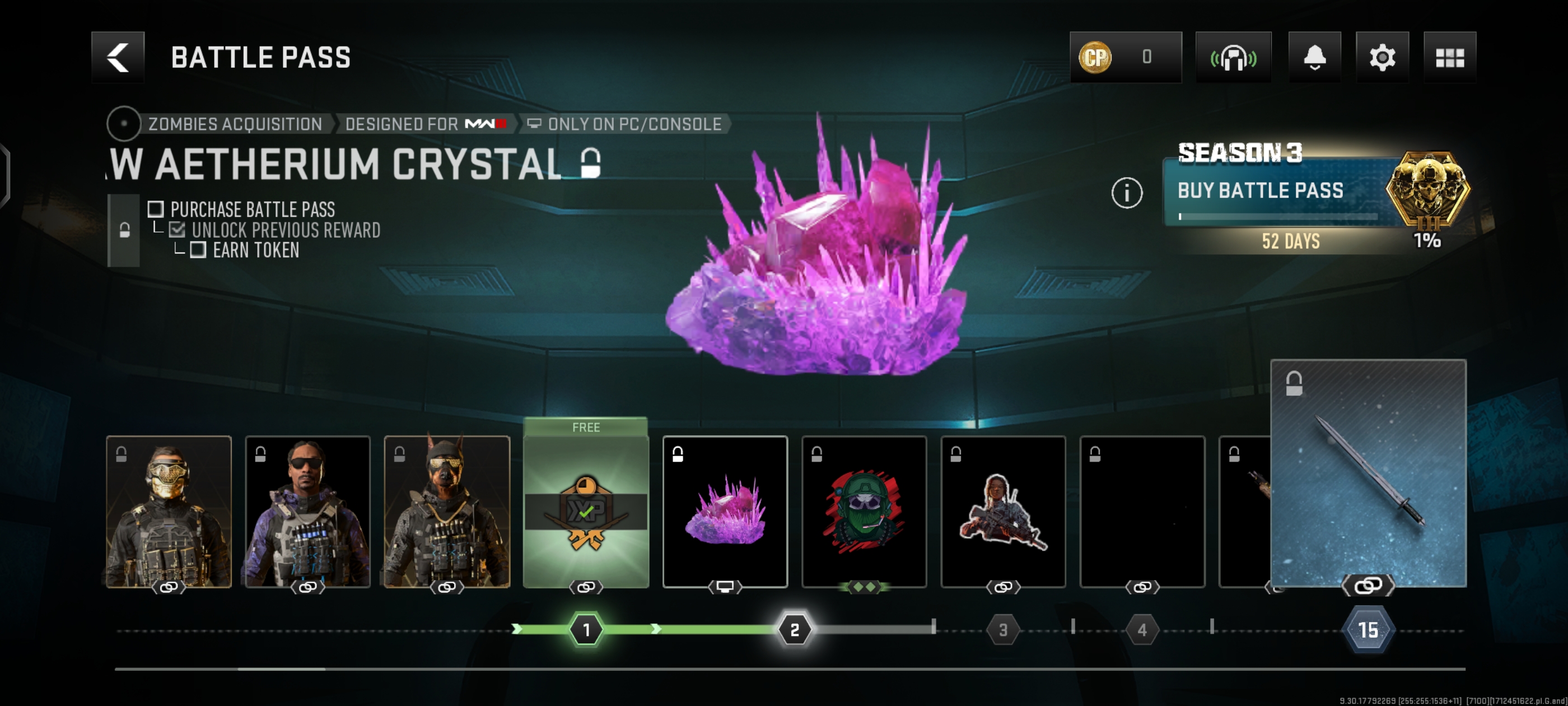Open the headset voice chat settings
The image size is (1568, 706).
[1233, 57]
